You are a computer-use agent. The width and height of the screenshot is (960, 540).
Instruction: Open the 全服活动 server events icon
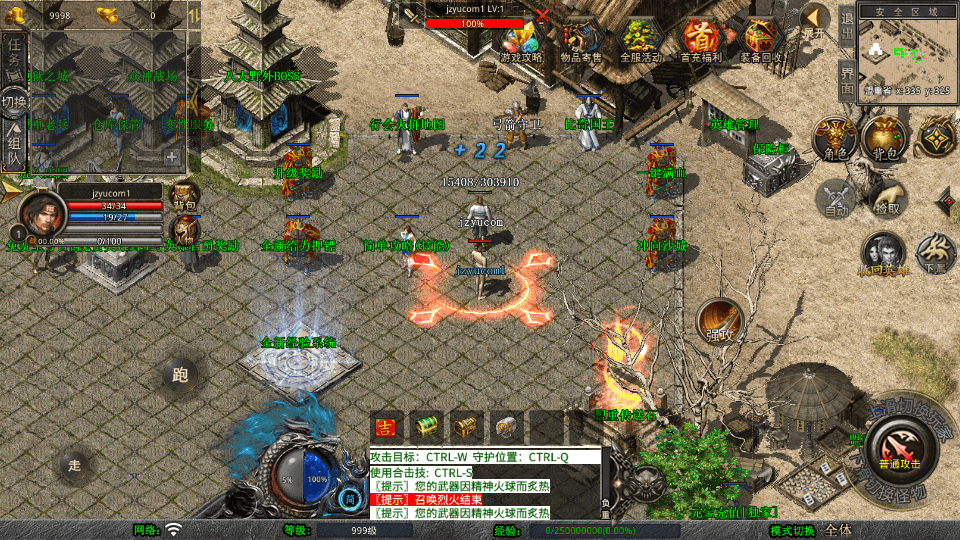pos(641,40)
